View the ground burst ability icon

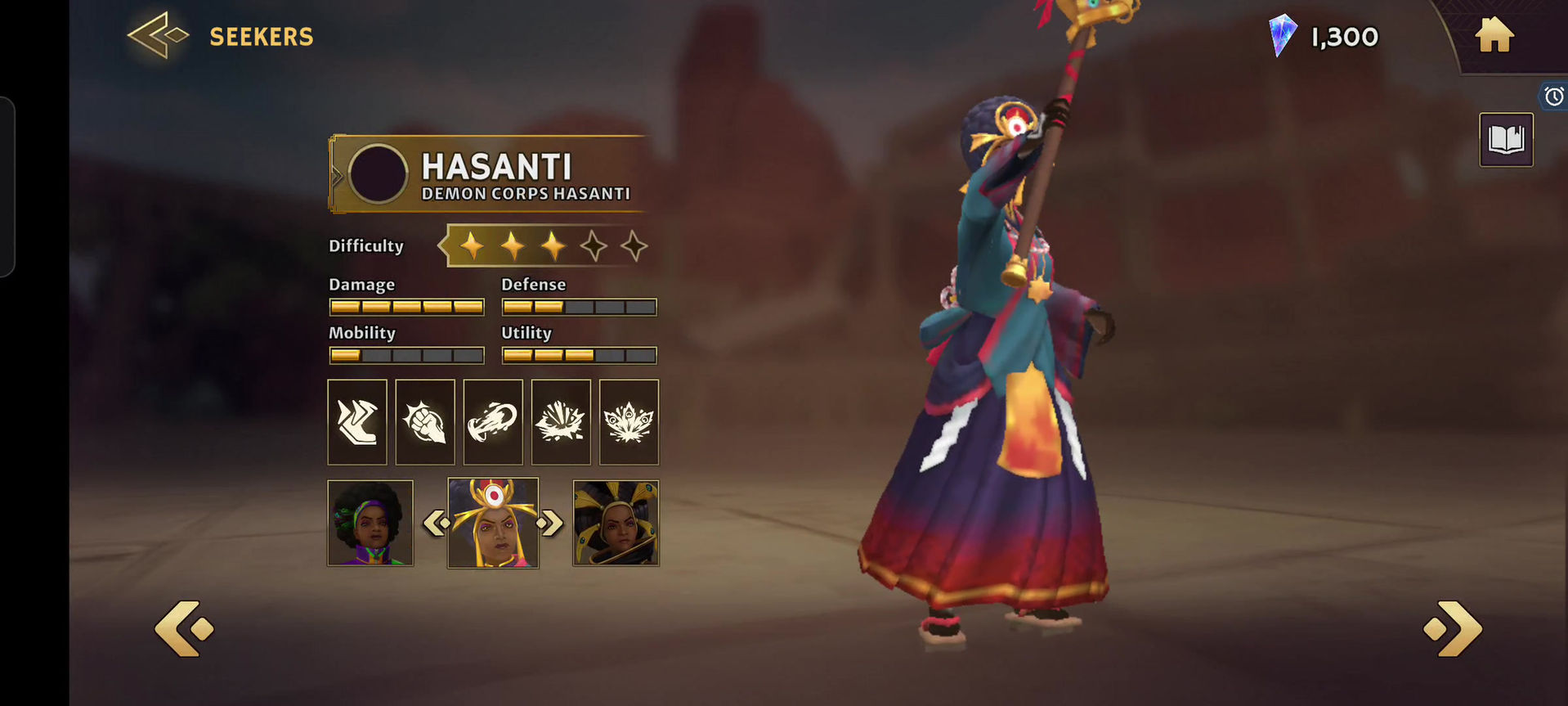(561, 422)
